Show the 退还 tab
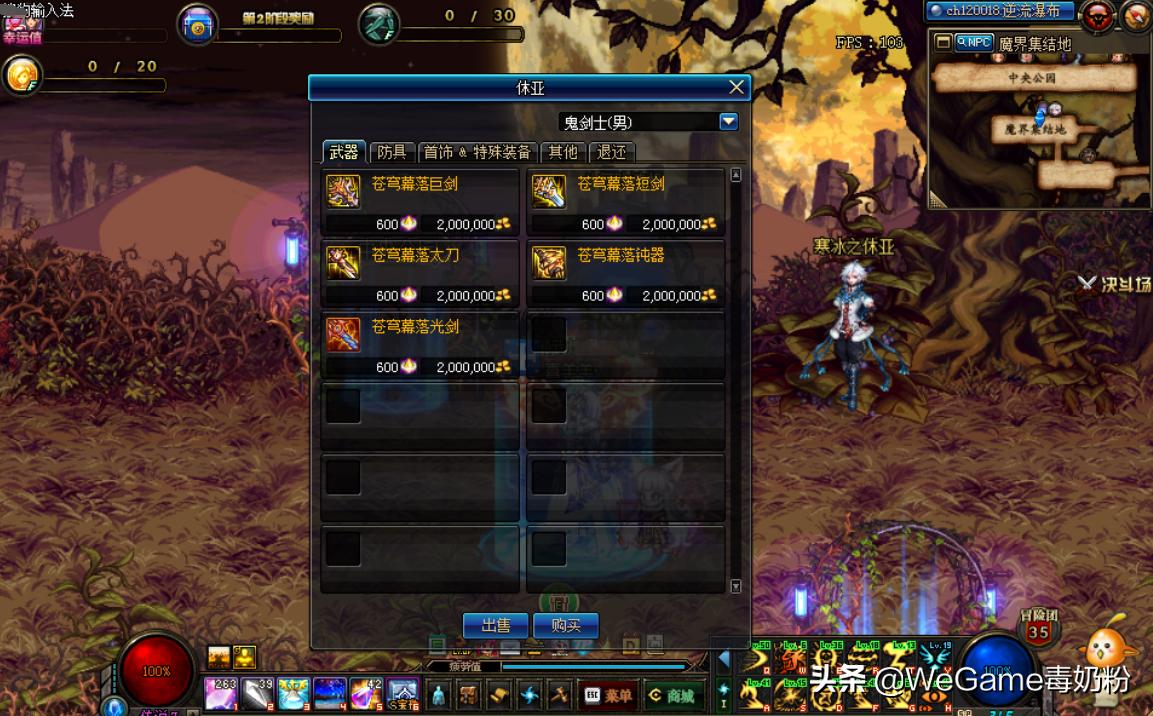 [x=611, y=152]
